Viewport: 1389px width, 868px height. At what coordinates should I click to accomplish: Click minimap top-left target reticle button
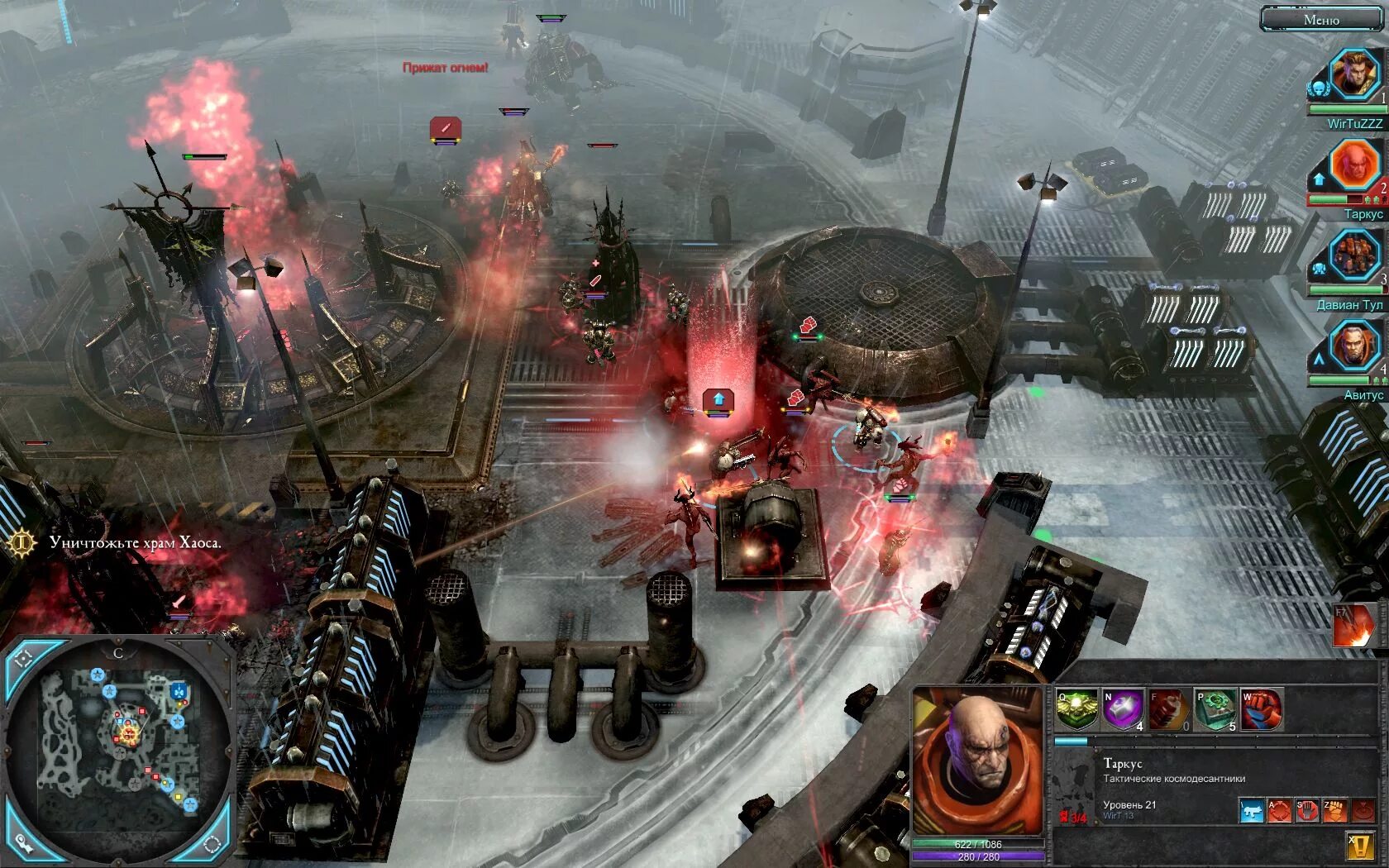23,658
